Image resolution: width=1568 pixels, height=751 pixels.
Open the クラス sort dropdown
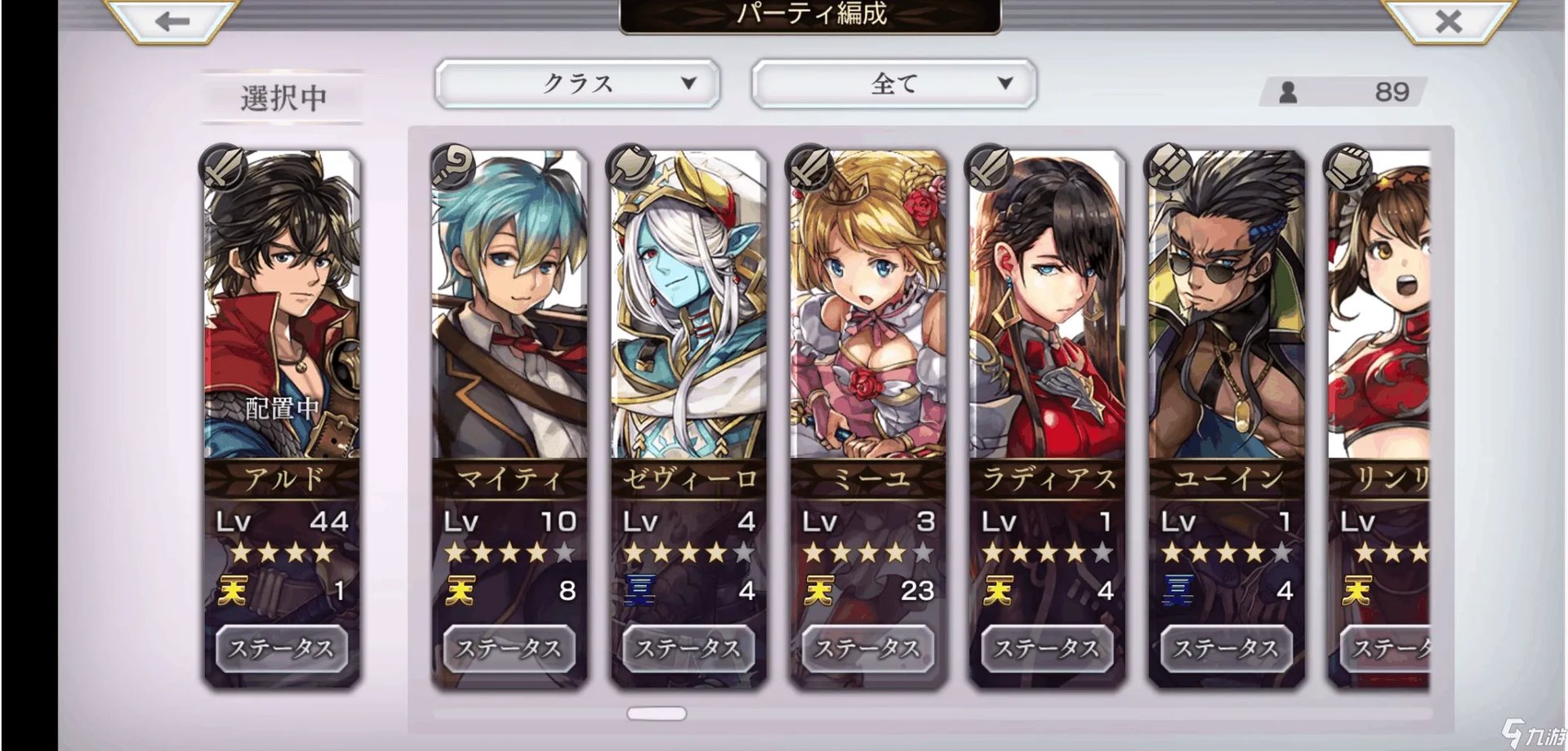click(577, 83)
